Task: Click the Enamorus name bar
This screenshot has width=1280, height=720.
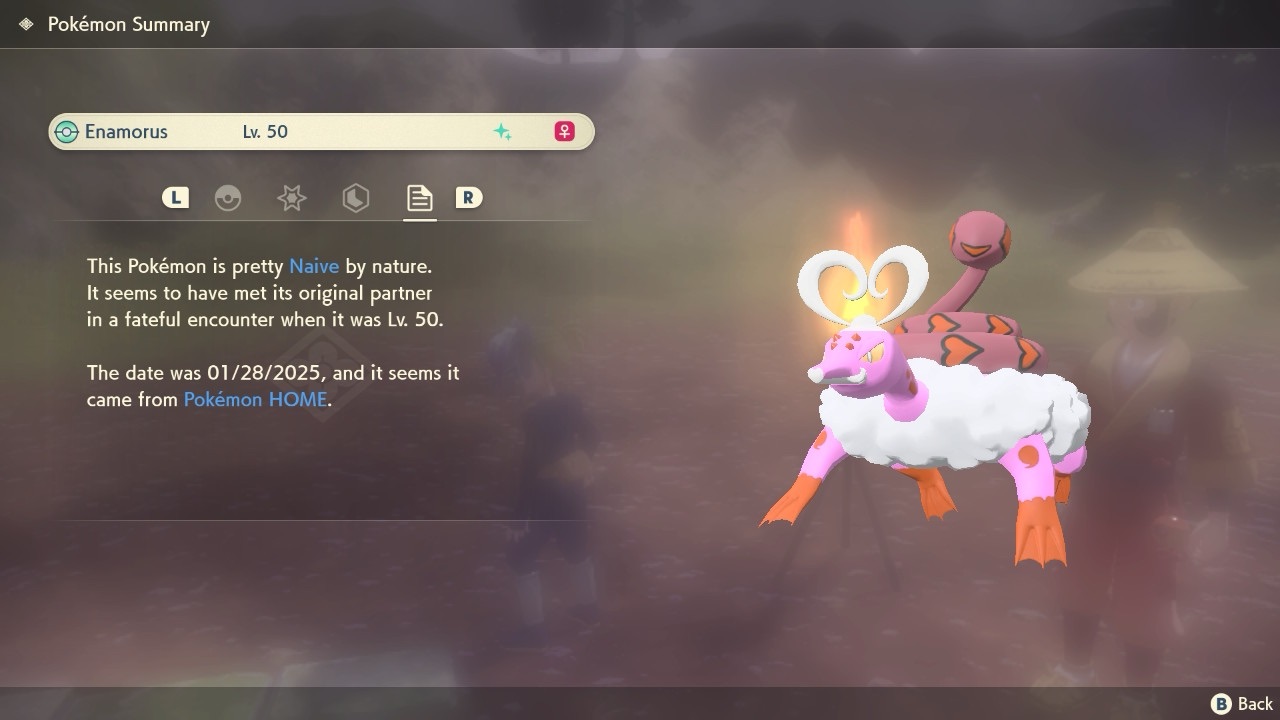Action: 321,132
